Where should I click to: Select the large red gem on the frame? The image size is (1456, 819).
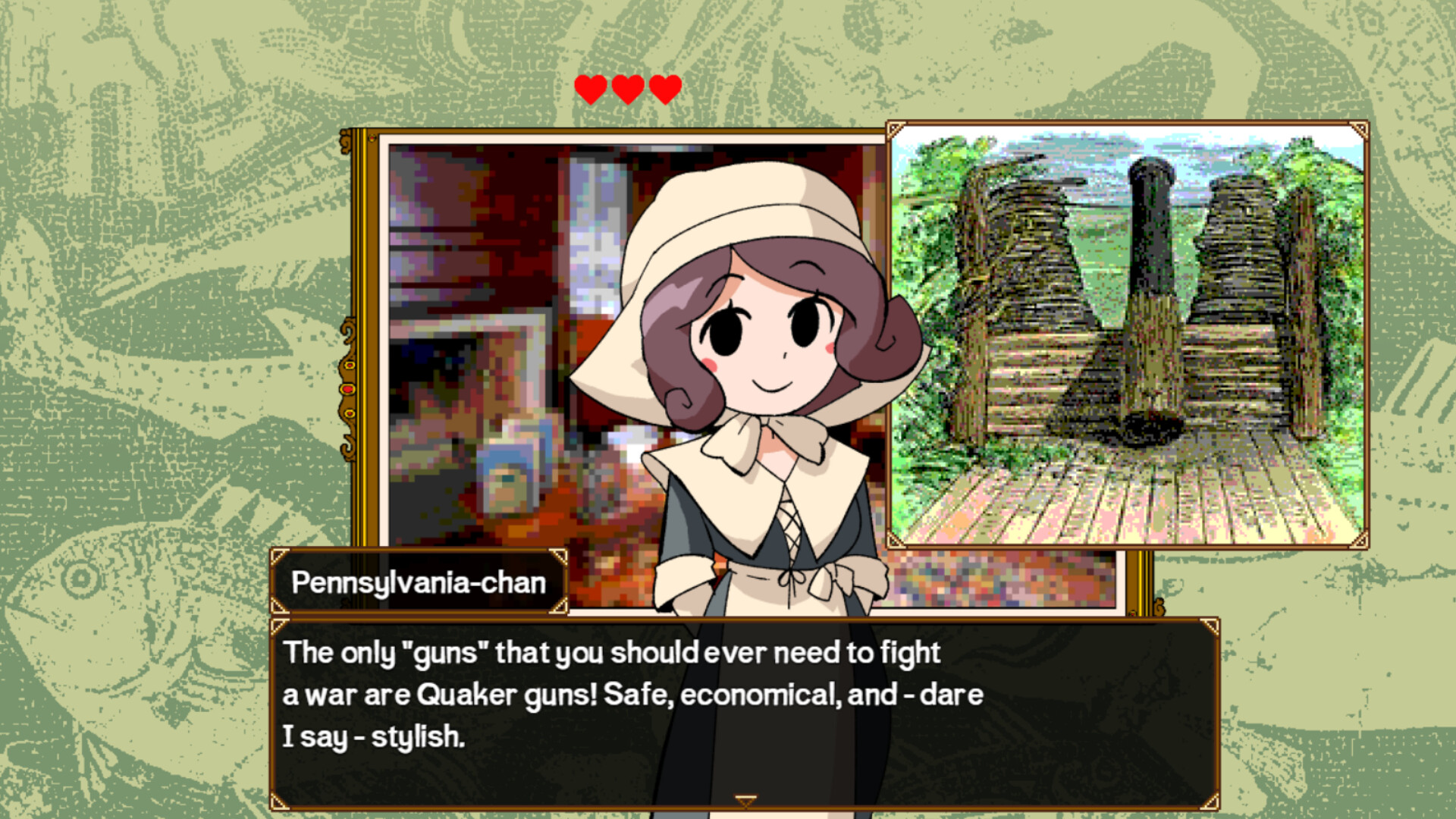347,389
